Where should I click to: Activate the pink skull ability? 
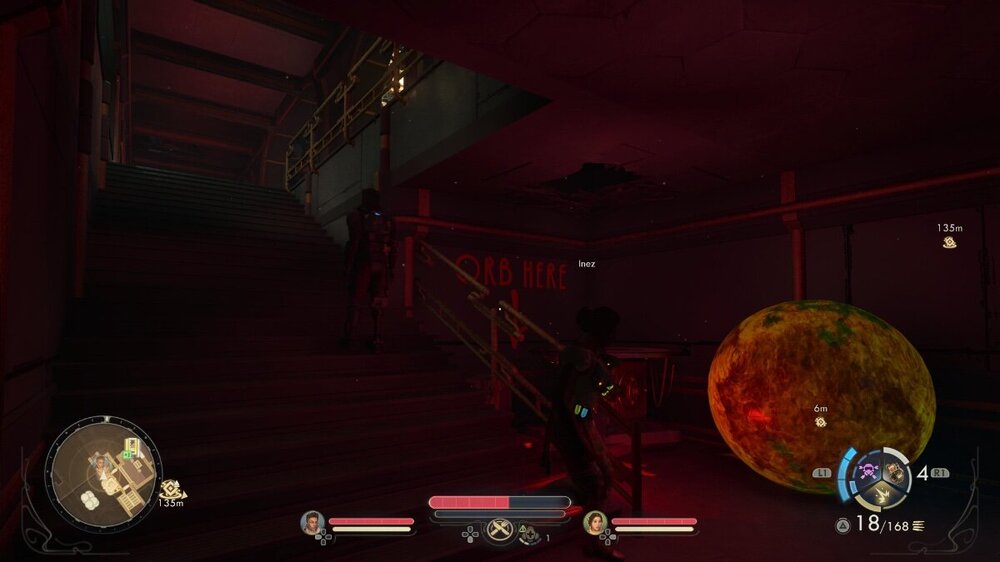pos(868,469)
